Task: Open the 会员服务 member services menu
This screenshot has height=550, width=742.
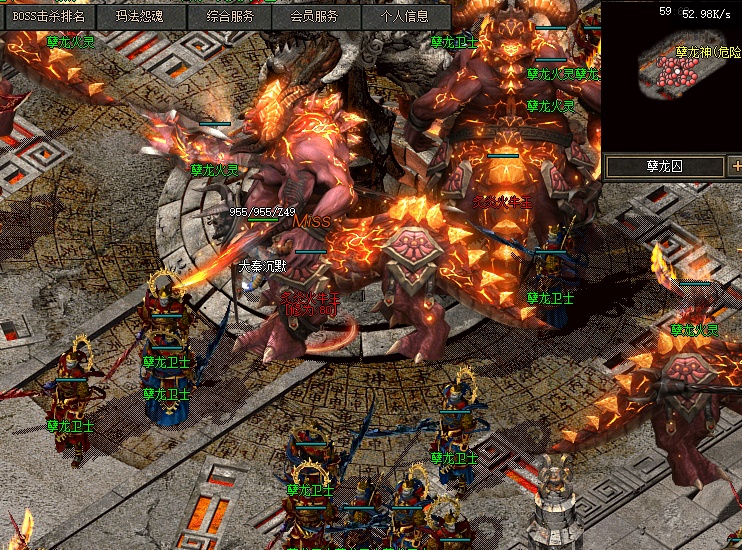Action: pyautogui.click(x=313, y=16)
